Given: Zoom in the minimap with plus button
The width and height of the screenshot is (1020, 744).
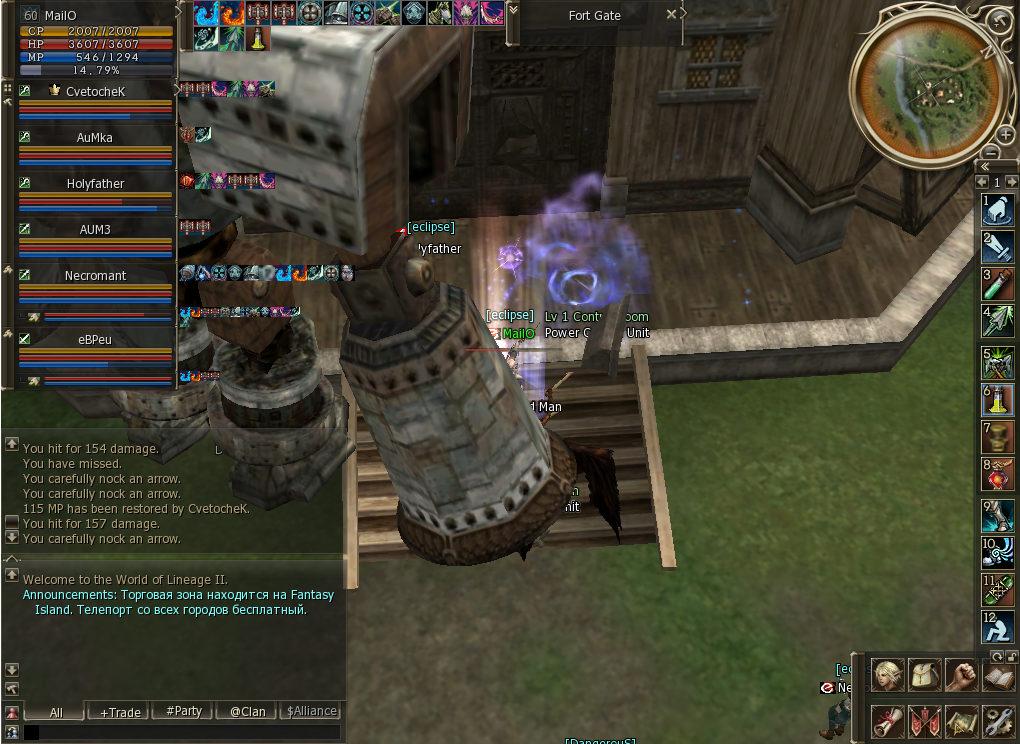Looking at the screenshot, I should pyautogui.click(x=1005, y=134).
